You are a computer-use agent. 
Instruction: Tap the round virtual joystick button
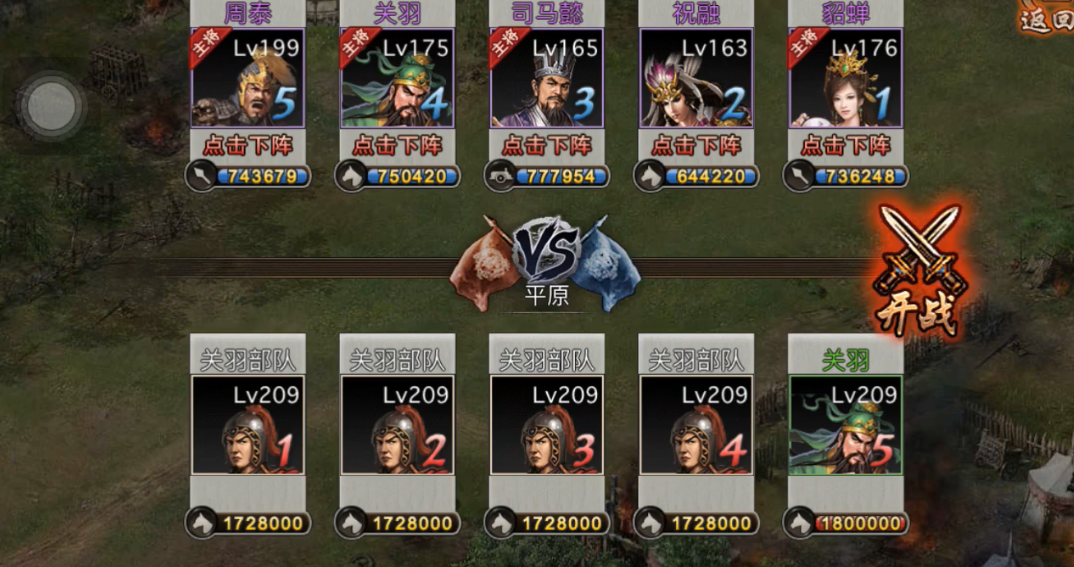[x=51, y=105]
